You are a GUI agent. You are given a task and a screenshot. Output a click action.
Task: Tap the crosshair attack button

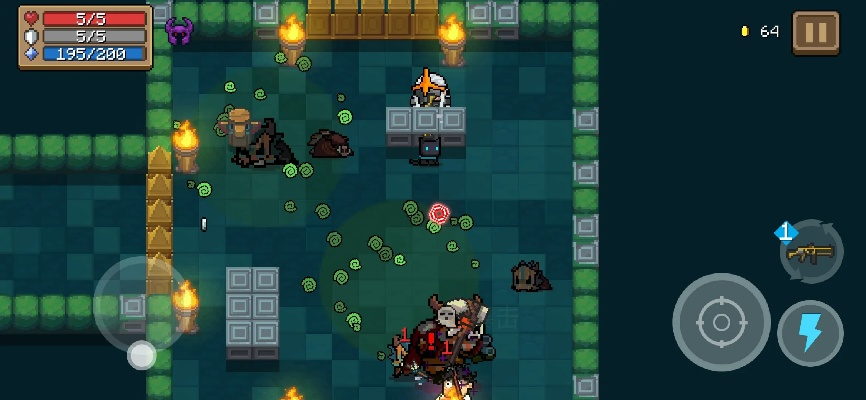[720, 322]
